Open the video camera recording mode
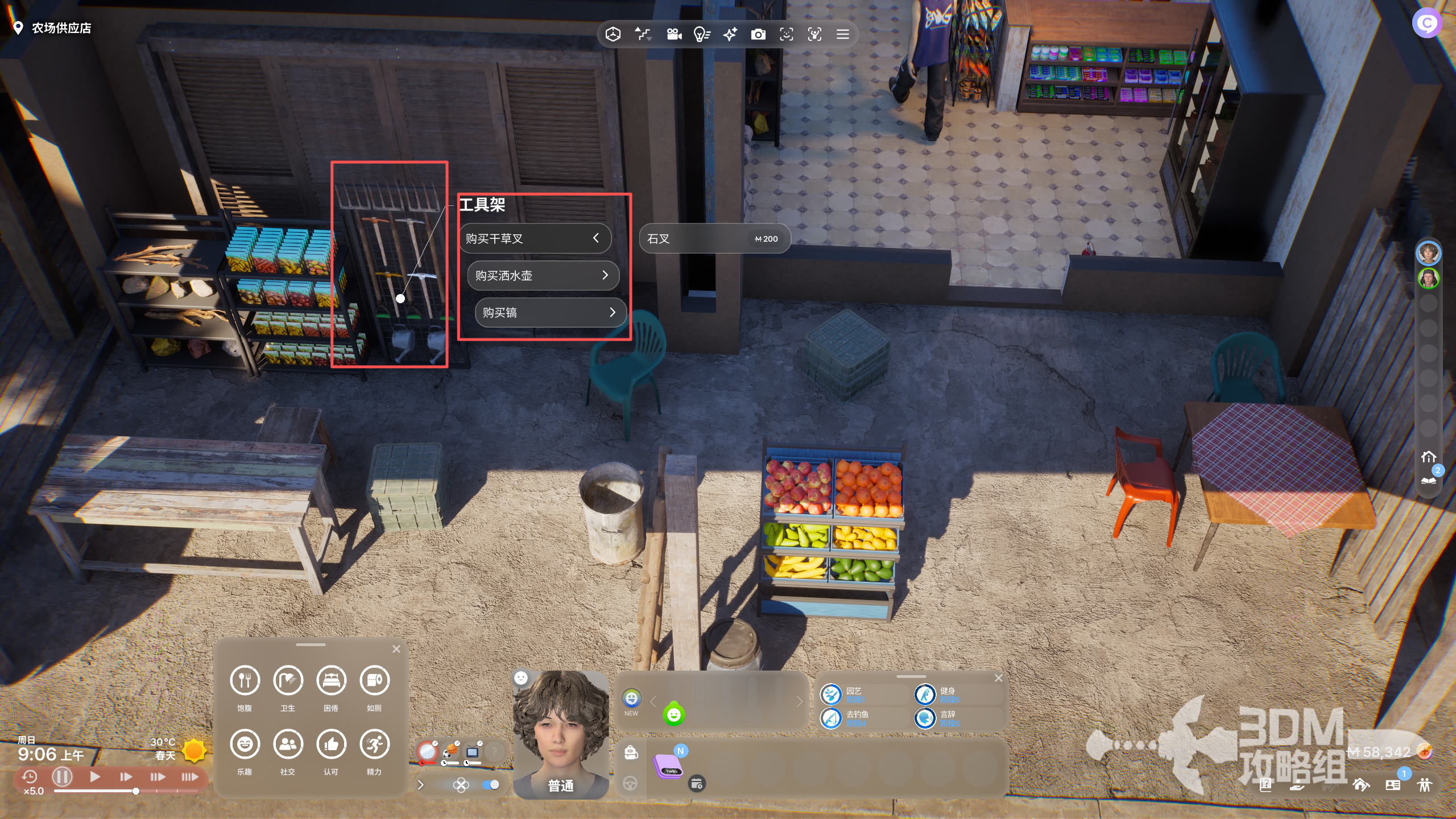The width and height of the screenshot is (1456, 819). click(x=674, y=35)
